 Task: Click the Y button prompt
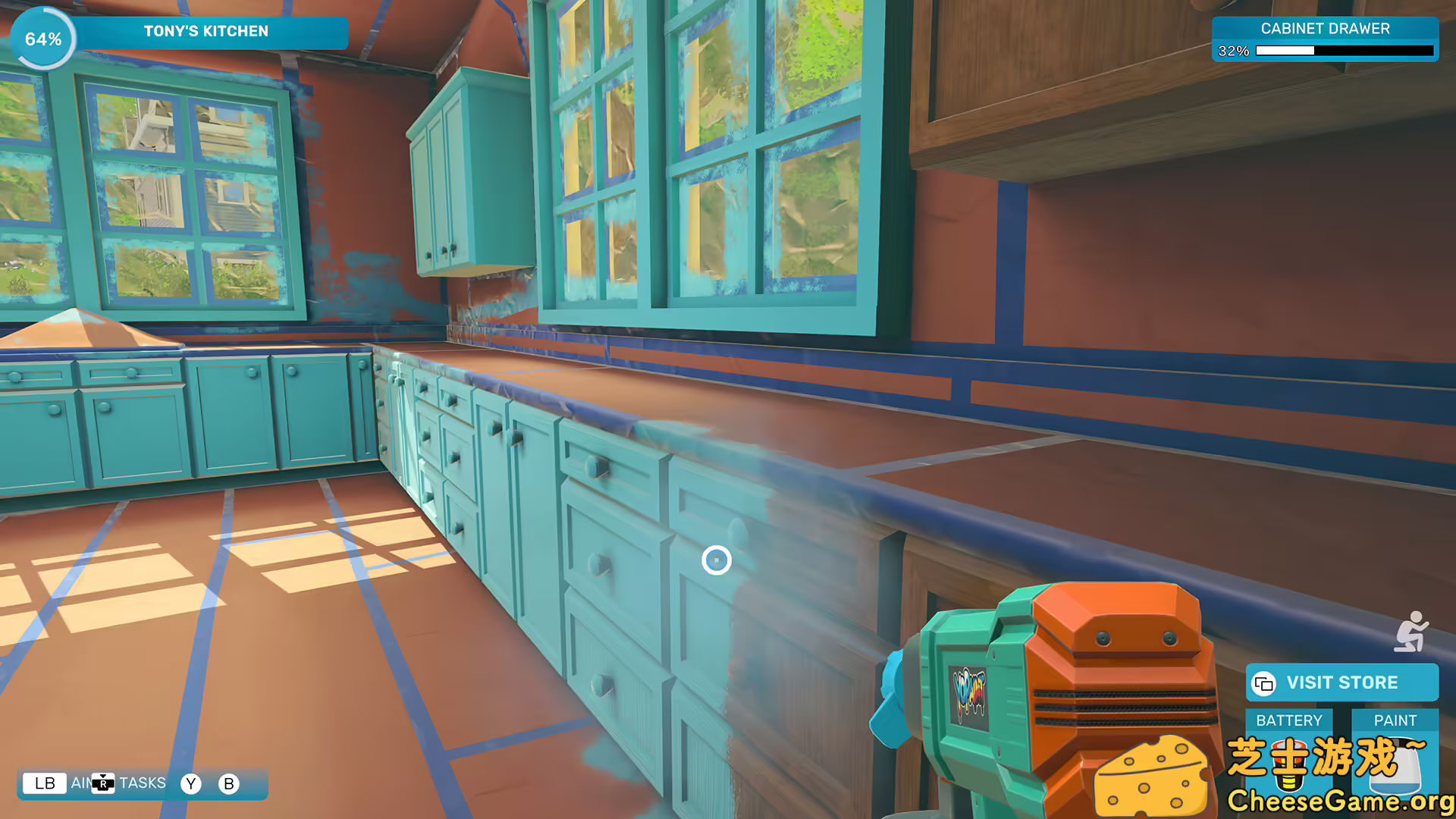click(190, 783)
